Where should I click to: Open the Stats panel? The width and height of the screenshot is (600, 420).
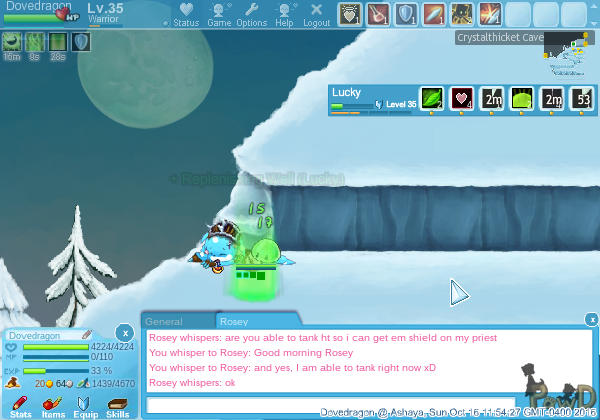coord(20,405)
